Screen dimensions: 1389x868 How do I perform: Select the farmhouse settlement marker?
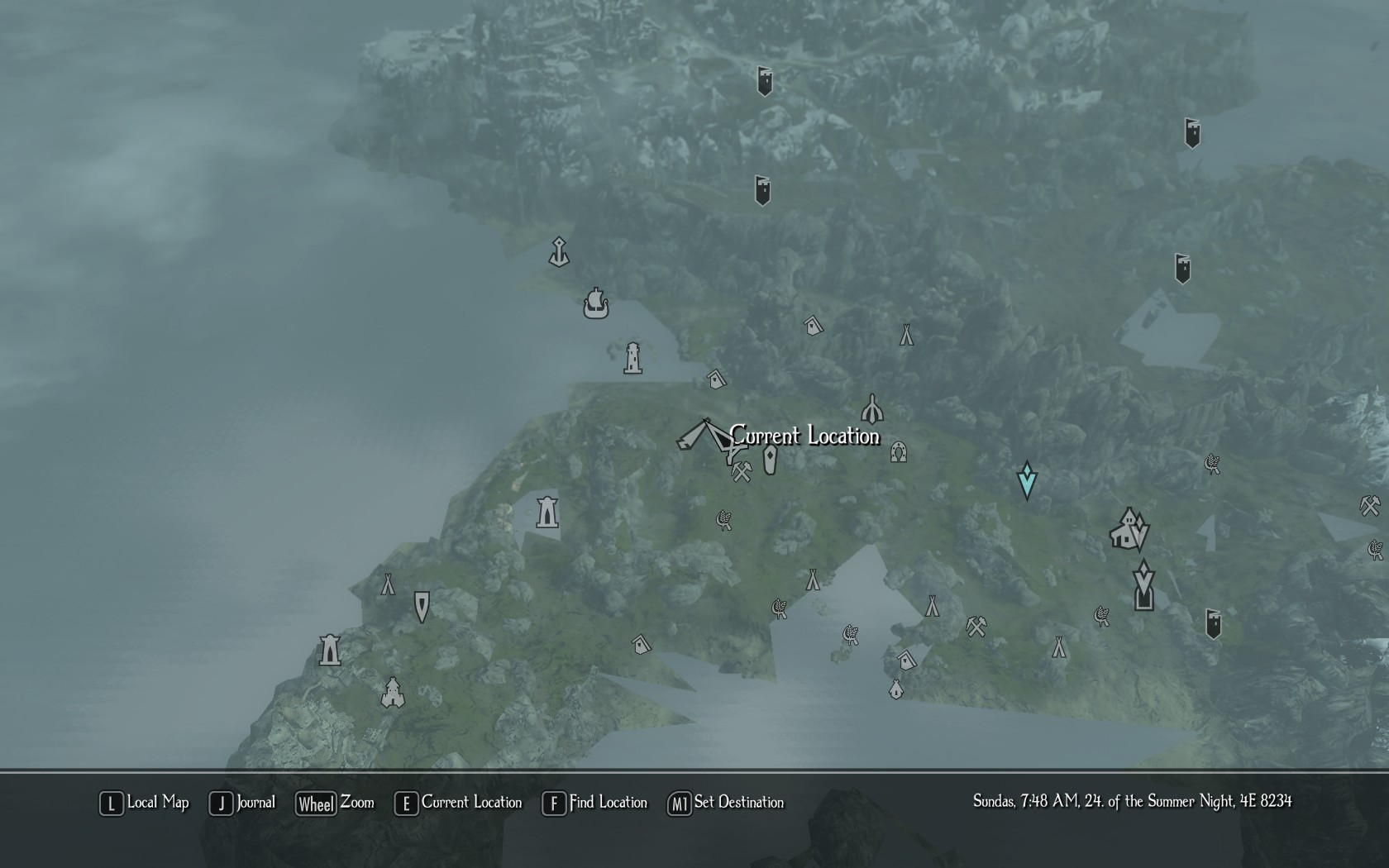click(1124, 529)
